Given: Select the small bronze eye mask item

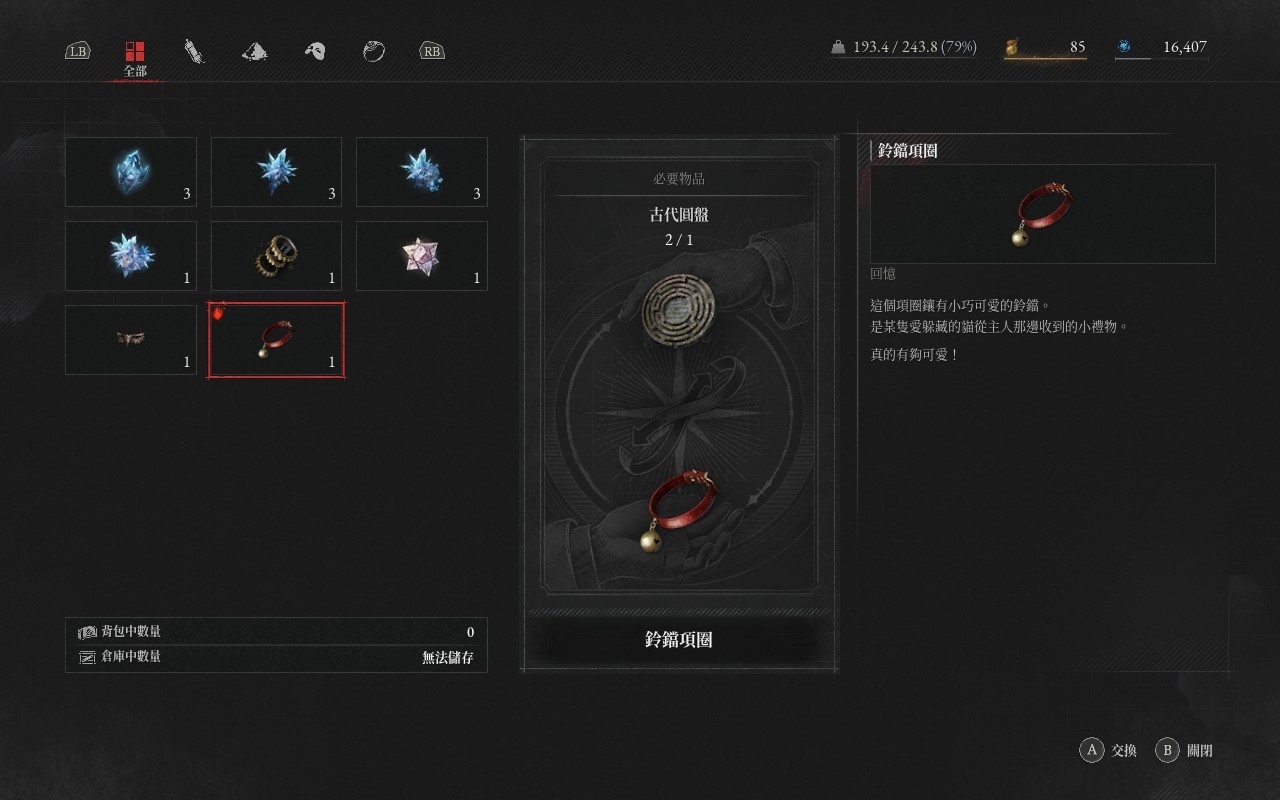Looking at the screenshot, I should (131, 340).
